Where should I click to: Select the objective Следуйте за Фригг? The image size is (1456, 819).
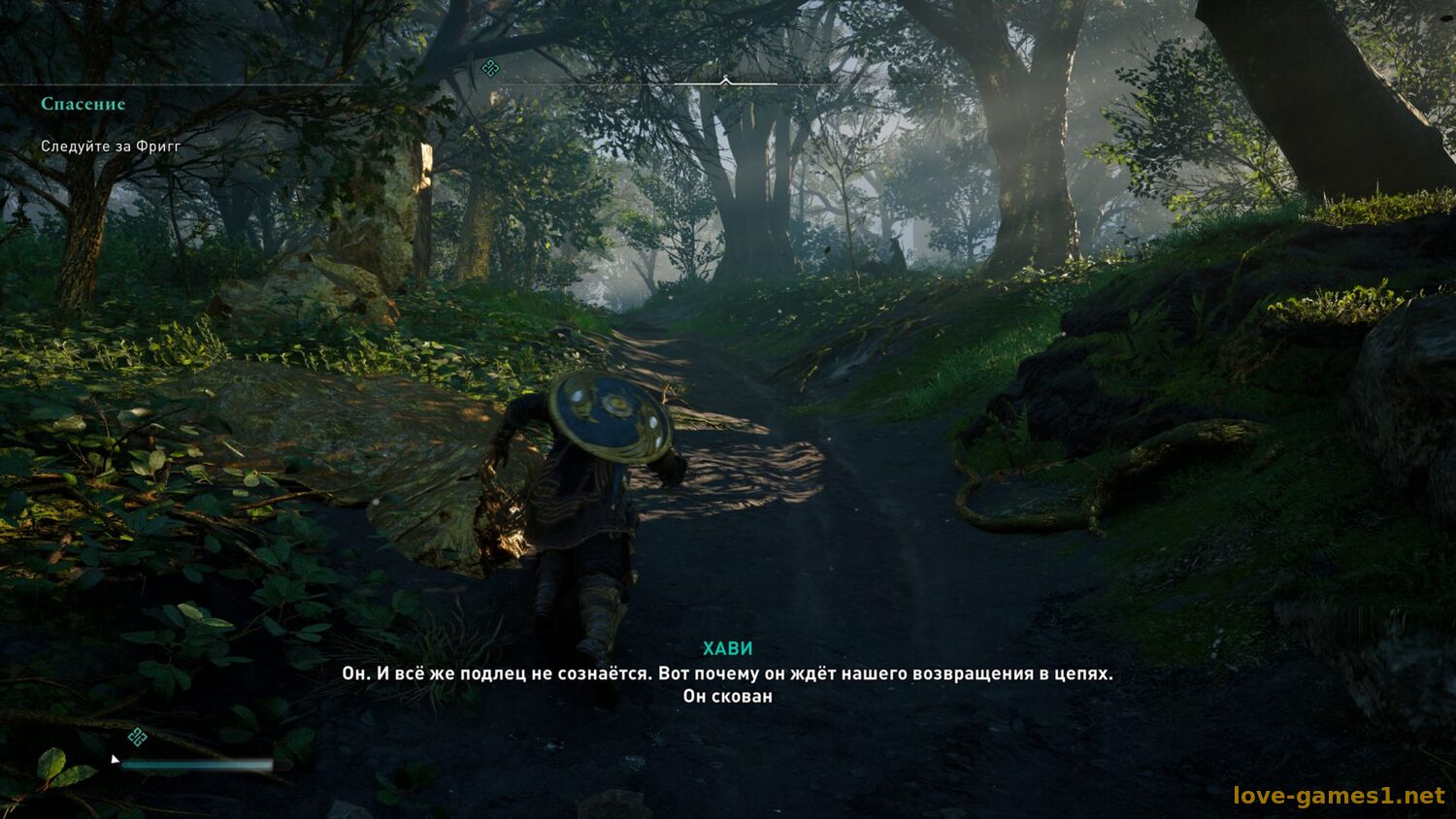pyautogui.click(x=111, y=147)
